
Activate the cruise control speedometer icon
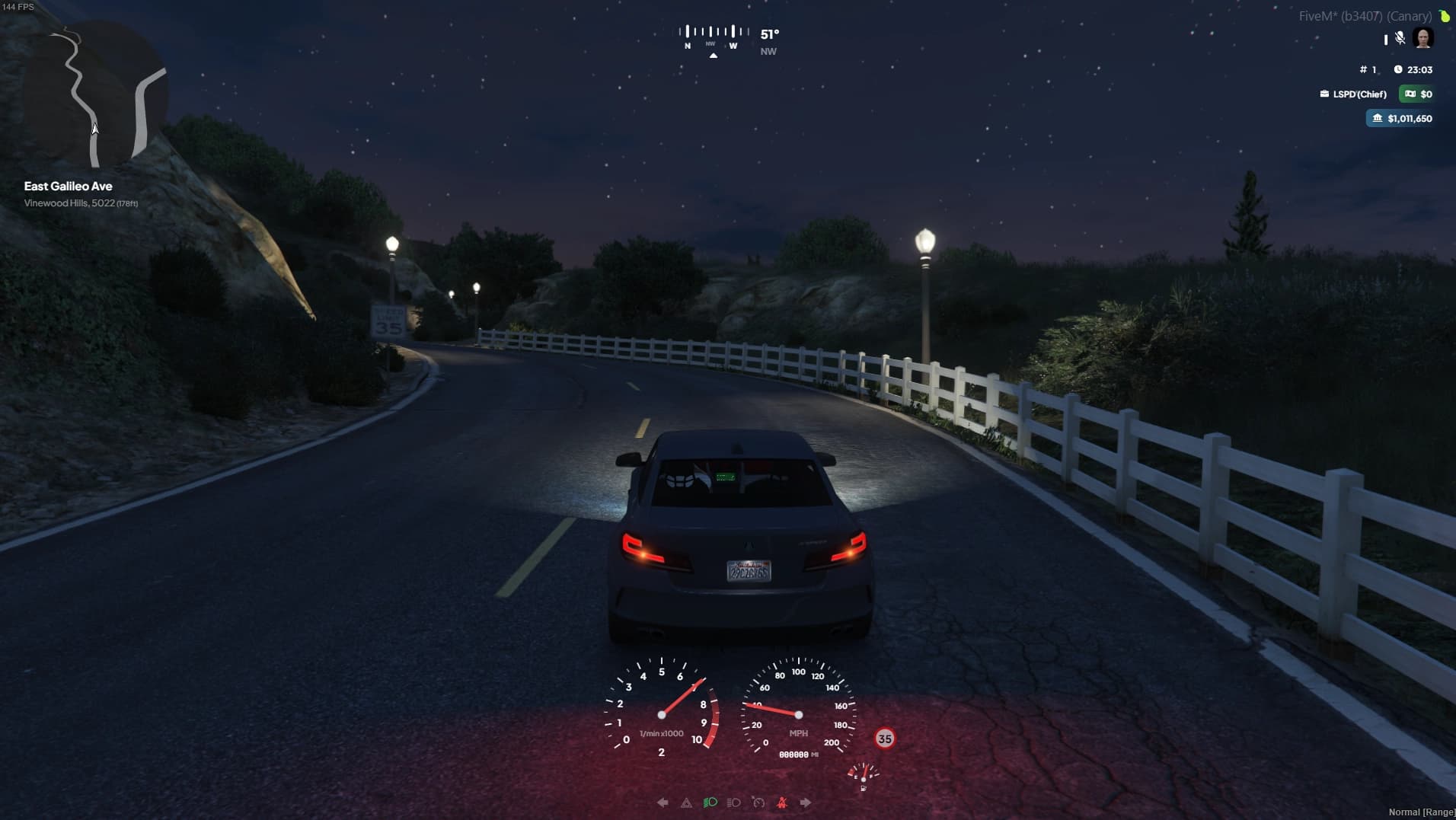(758, 802)
